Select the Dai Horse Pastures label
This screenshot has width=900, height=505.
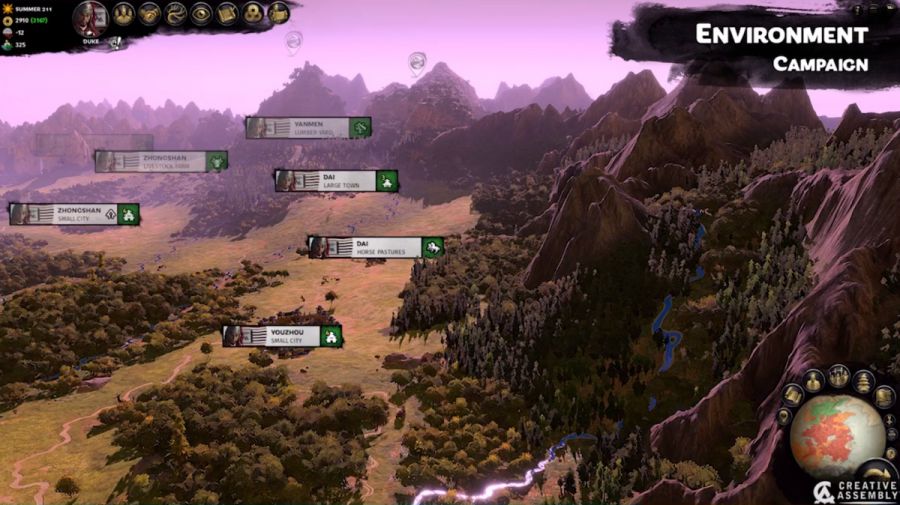tap(375, 247)
